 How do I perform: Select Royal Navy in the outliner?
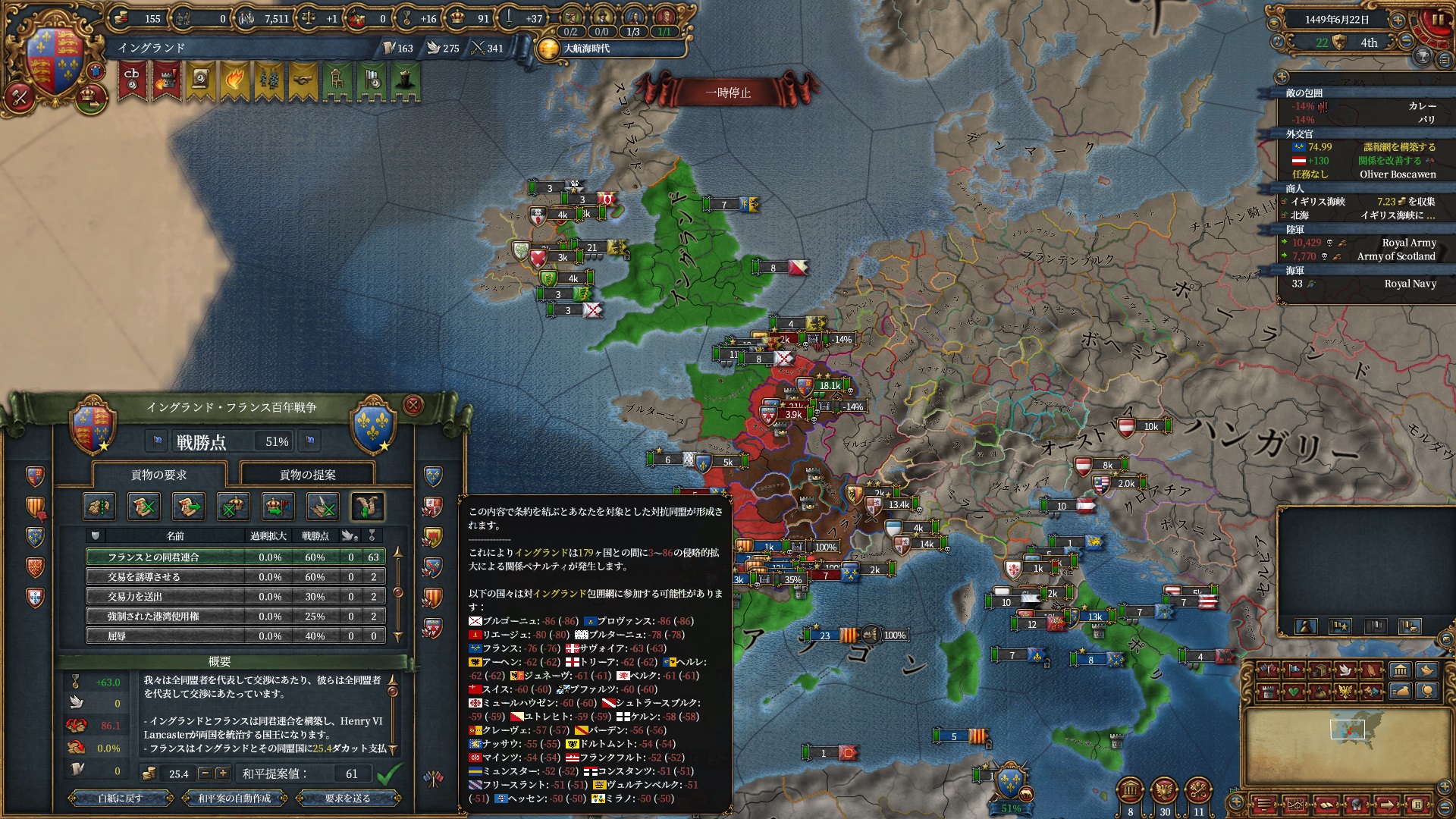pyautogui.click(x=1410, y=284)
